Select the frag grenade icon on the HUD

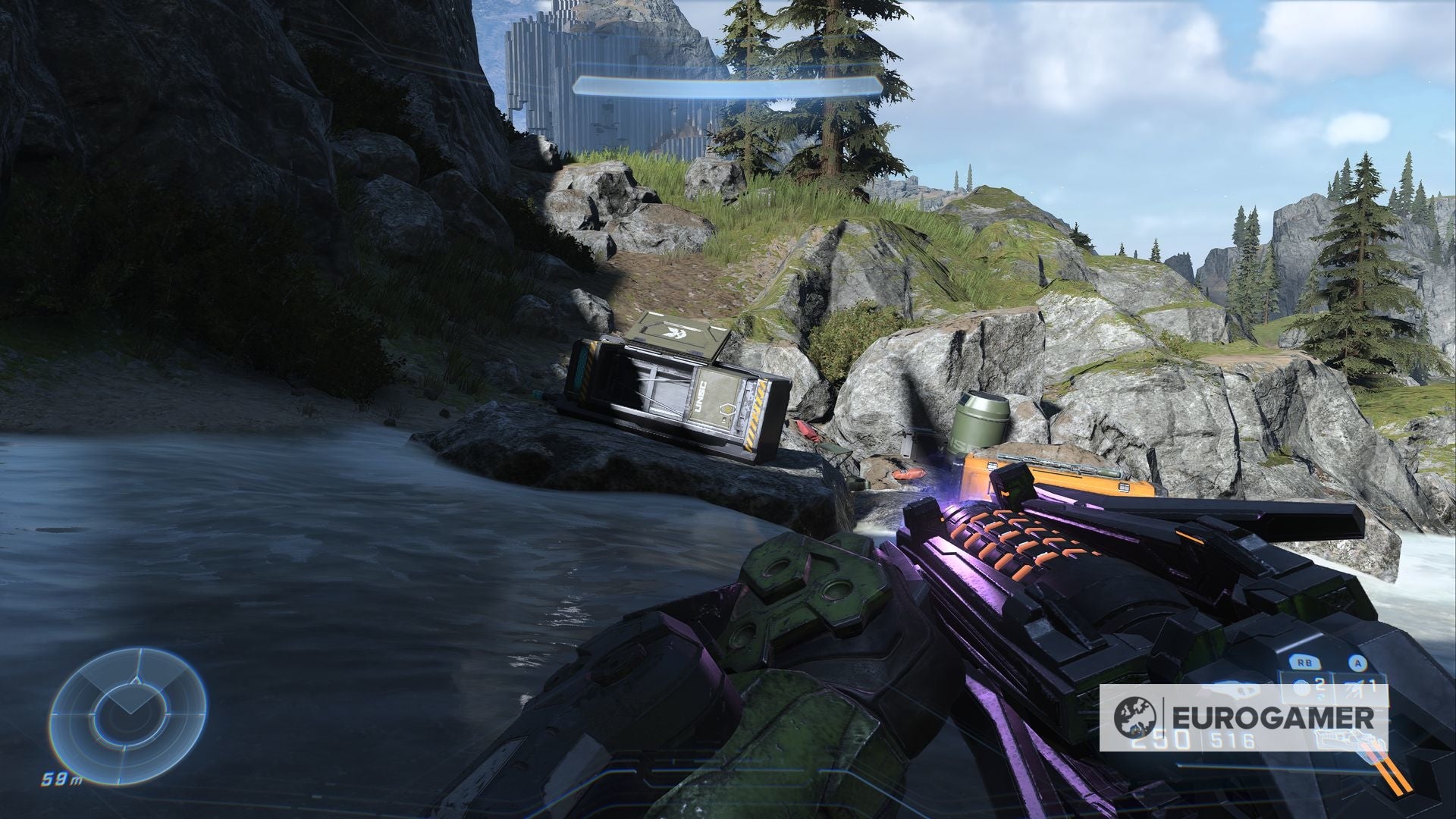(1301, 689)
